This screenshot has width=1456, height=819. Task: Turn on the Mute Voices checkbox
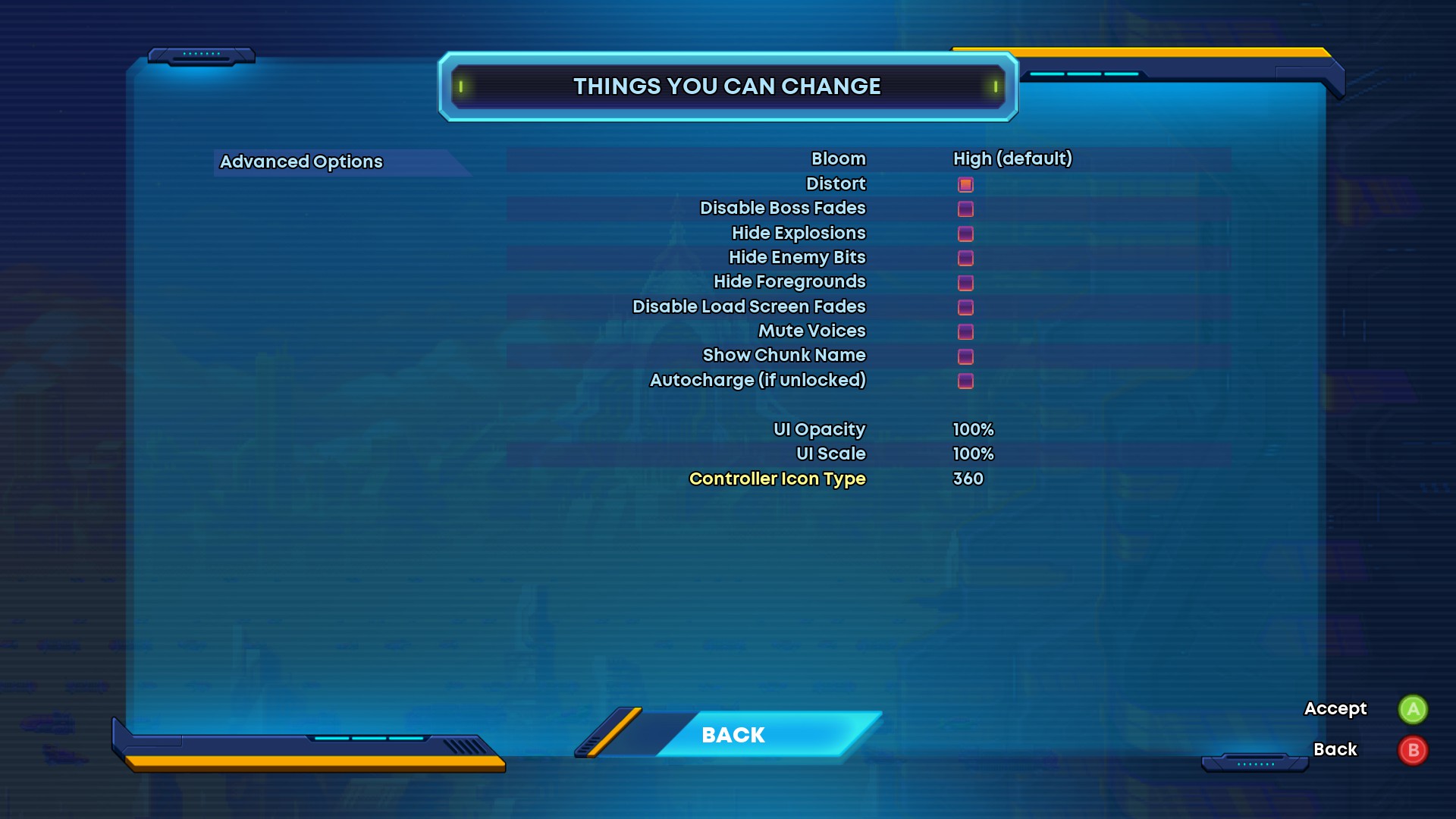(965, 331)
